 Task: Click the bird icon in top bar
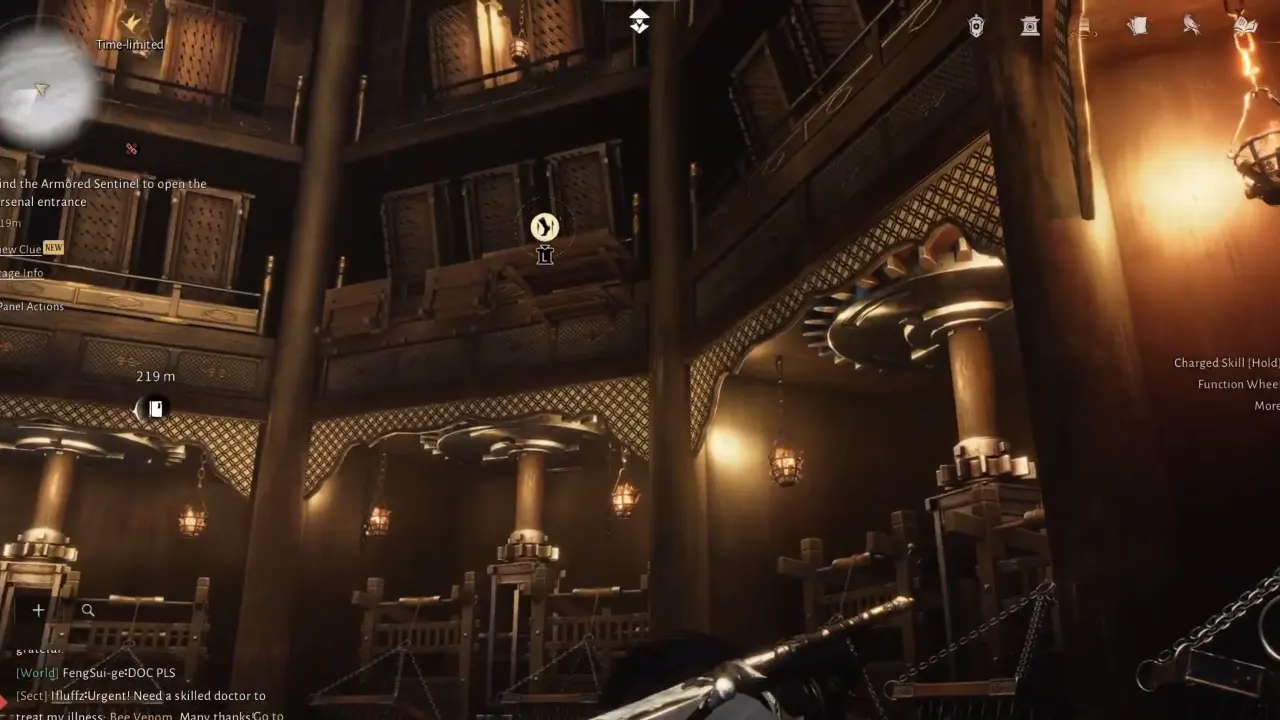[x=1191, y=26]
